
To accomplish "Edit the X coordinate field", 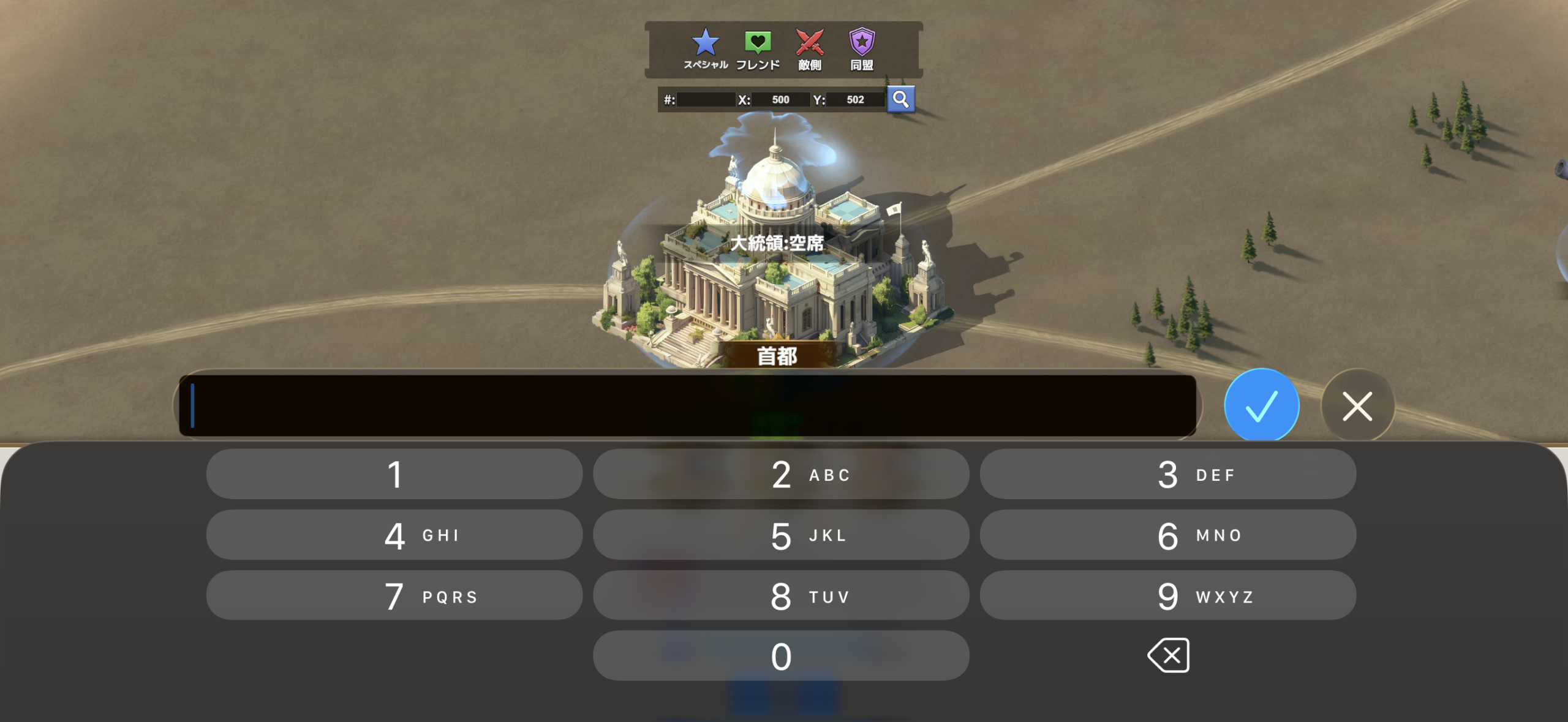I will tap(780, 100).
